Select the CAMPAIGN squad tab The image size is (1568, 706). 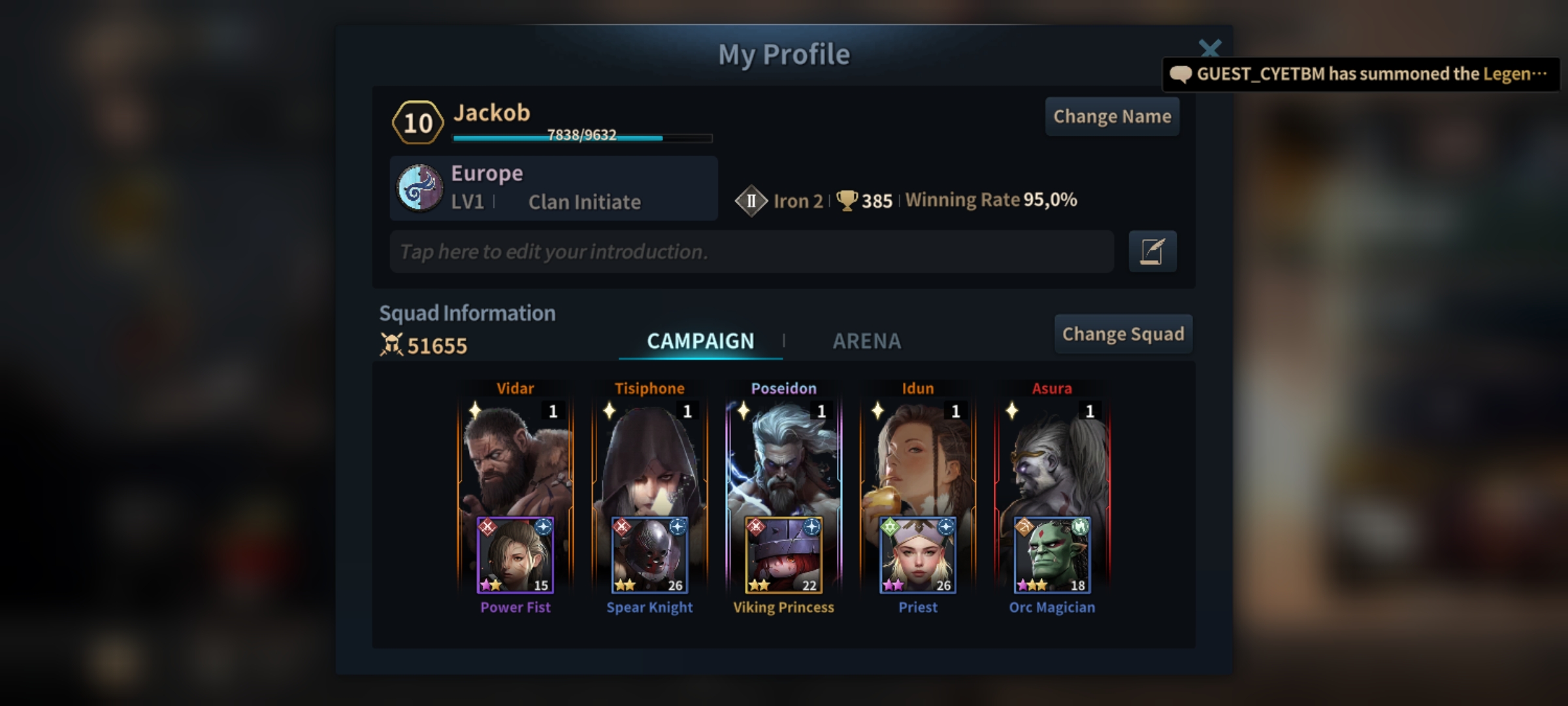700,341
